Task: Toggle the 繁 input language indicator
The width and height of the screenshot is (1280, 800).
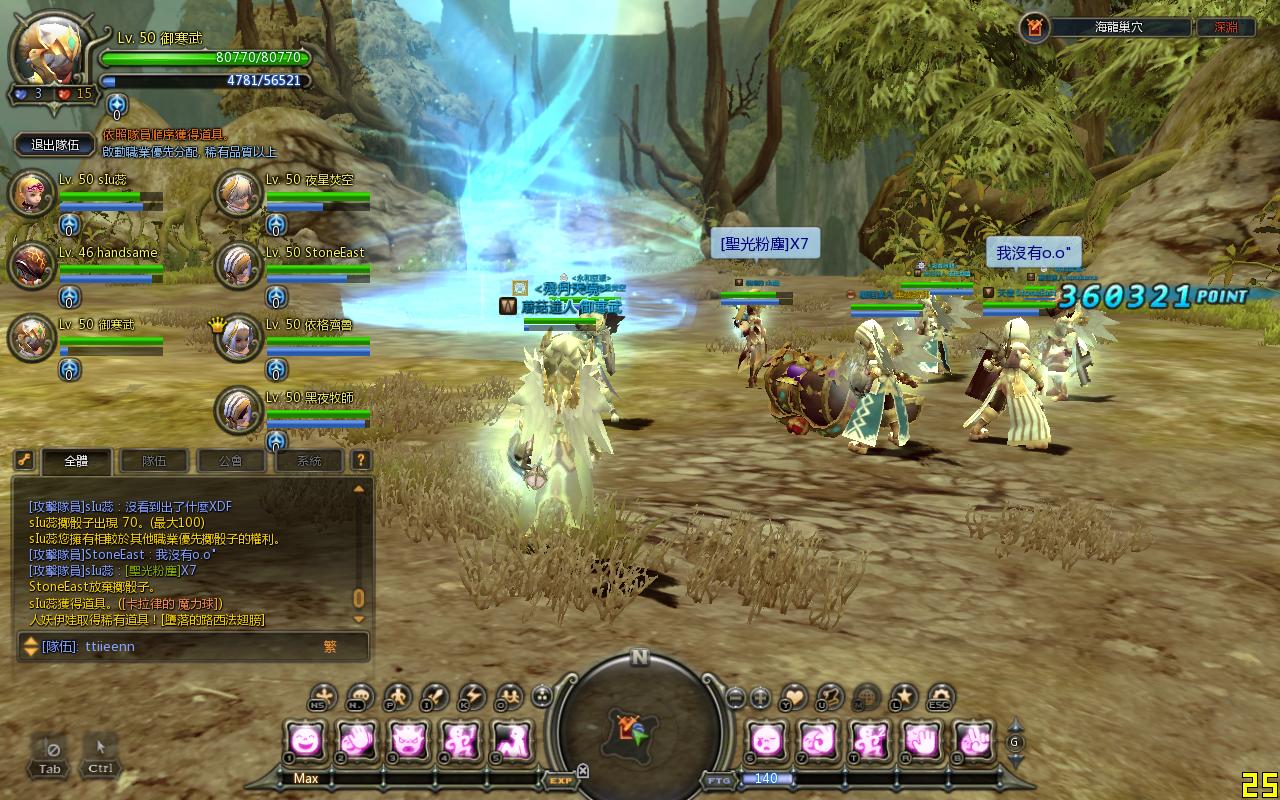Action: tap(330, 647)
